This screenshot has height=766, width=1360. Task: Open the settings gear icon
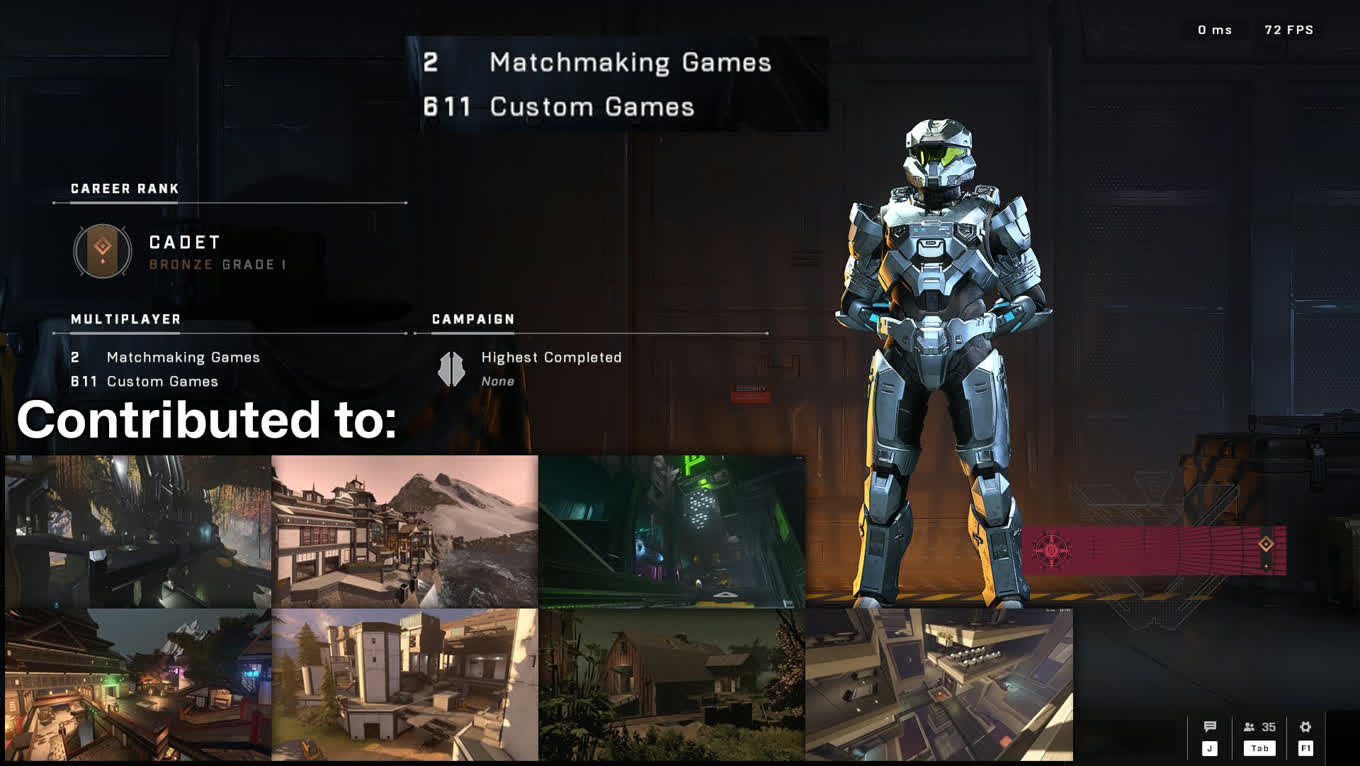pyautogui.click(x=1305, y=728)
